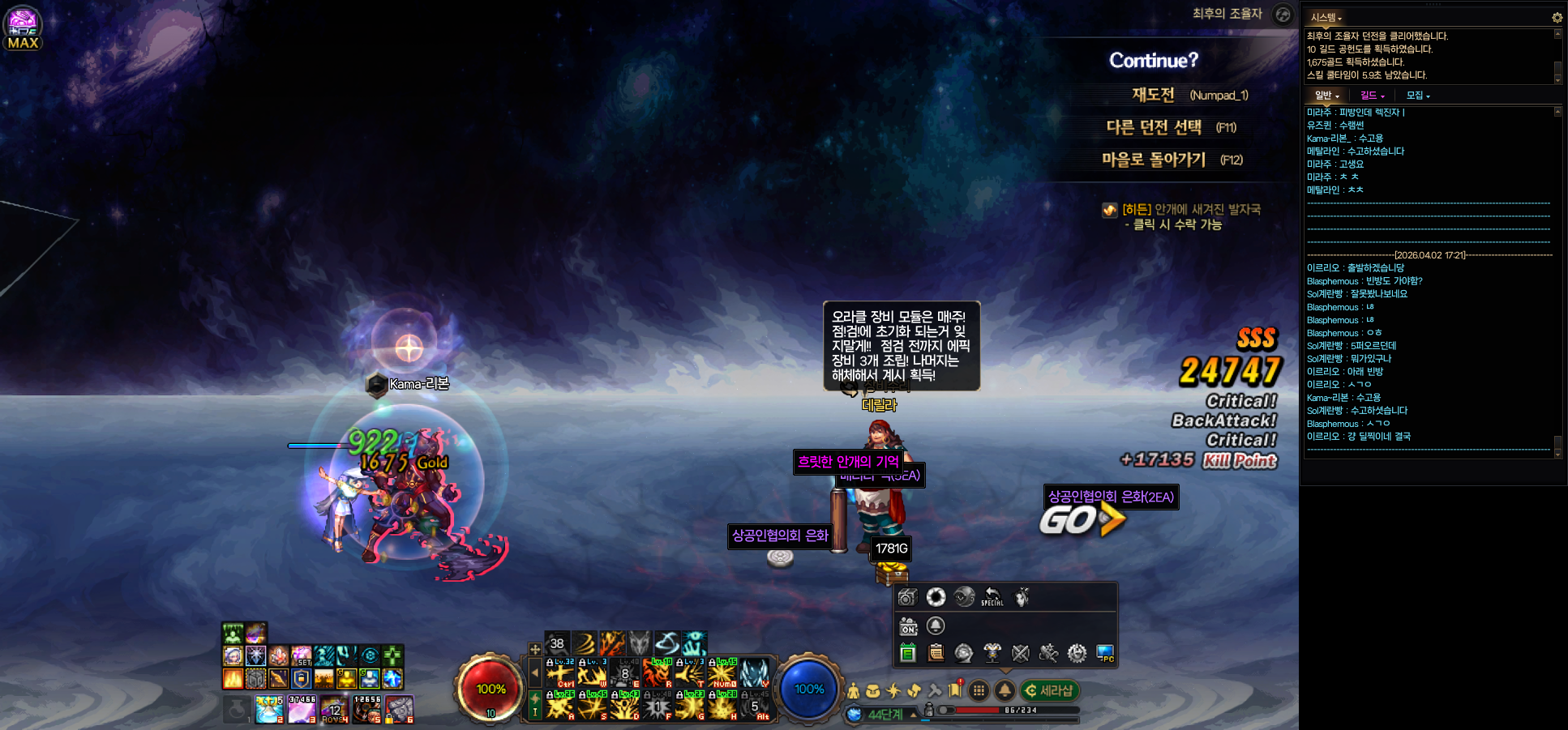Open the 일반 chat tab dropdown
This screenshot has width=1568, height=730.
tap(1326, 96)
